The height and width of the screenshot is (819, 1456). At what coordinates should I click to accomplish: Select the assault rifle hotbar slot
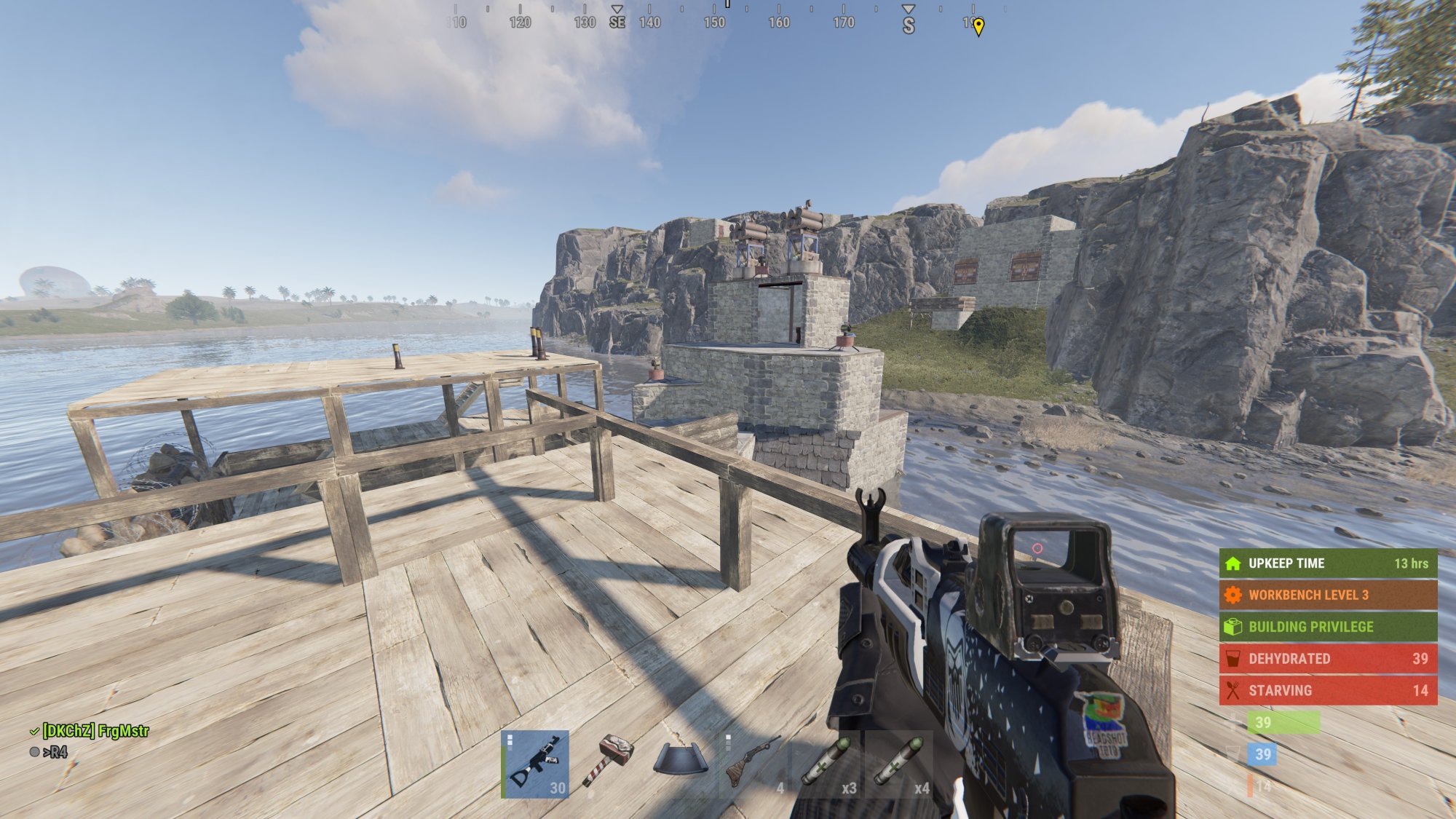click(535, 764)
